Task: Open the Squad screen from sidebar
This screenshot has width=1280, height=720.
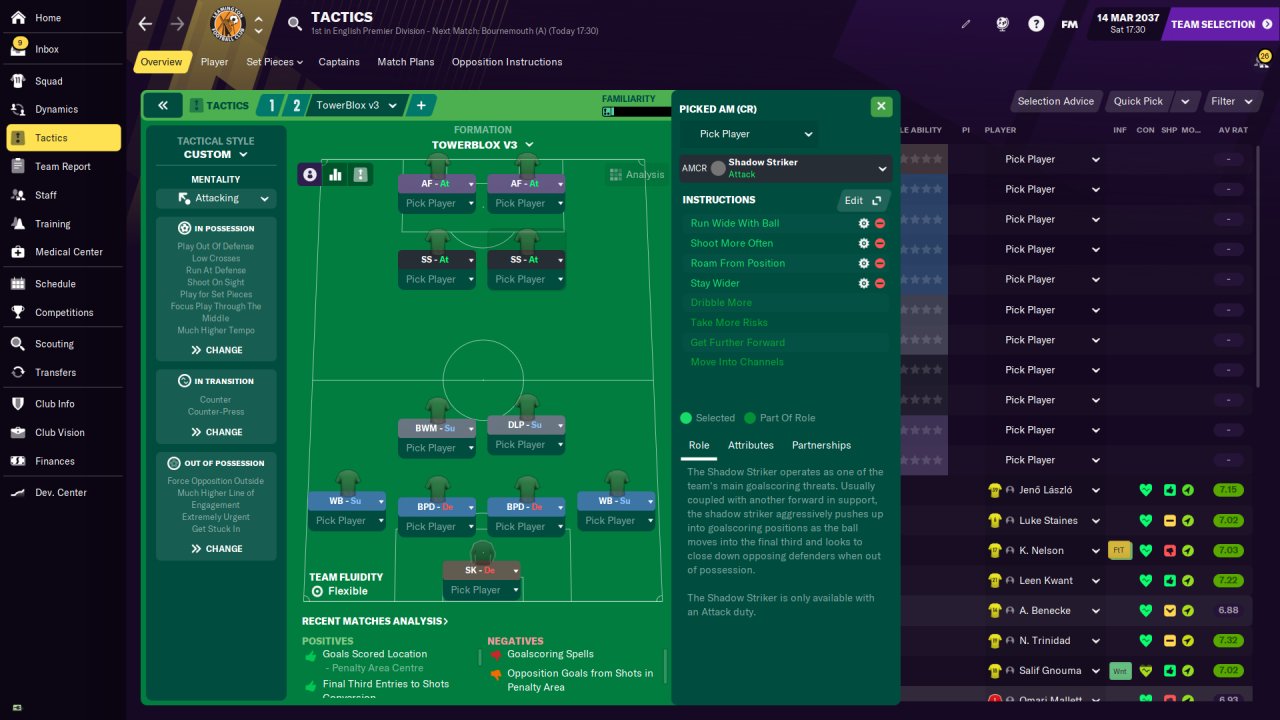Action: pos(48,81)
